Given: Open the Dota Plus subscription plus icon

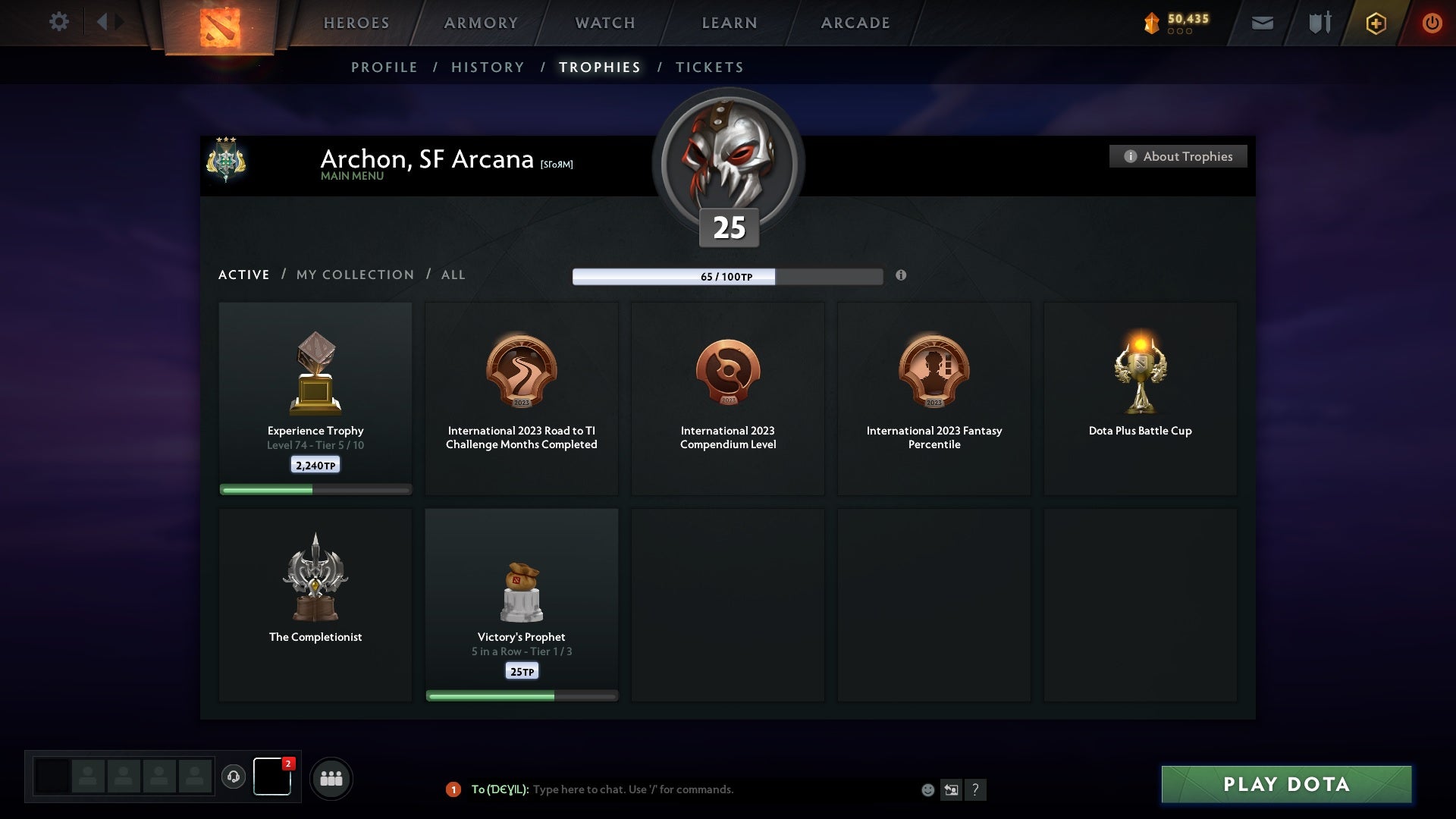Looking at the screenshot, I should coord(1376,23).
